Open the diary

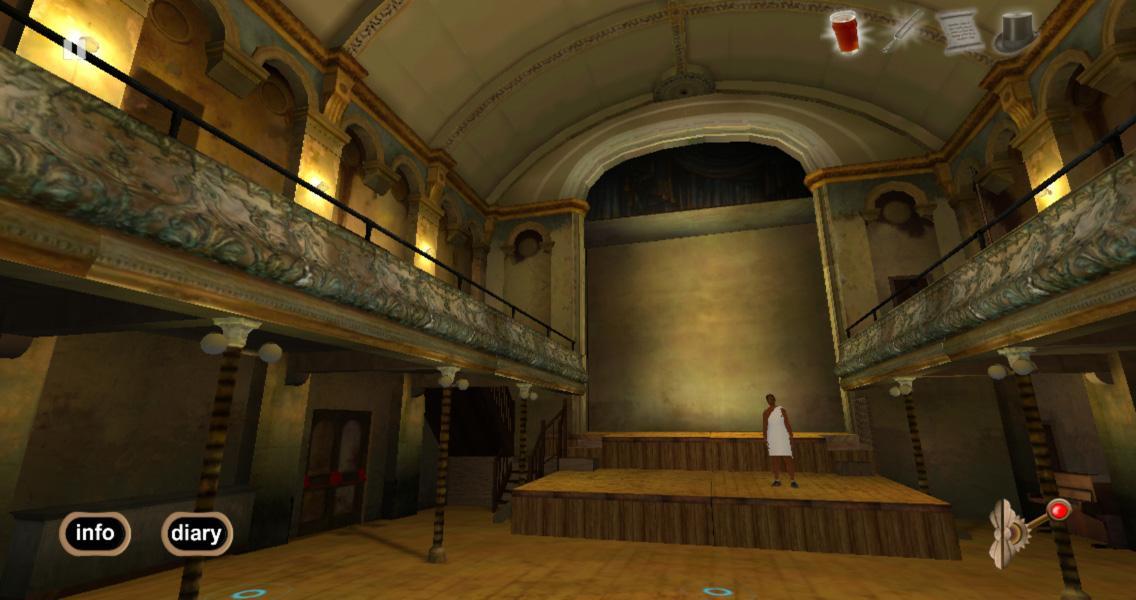click(196, 533)
